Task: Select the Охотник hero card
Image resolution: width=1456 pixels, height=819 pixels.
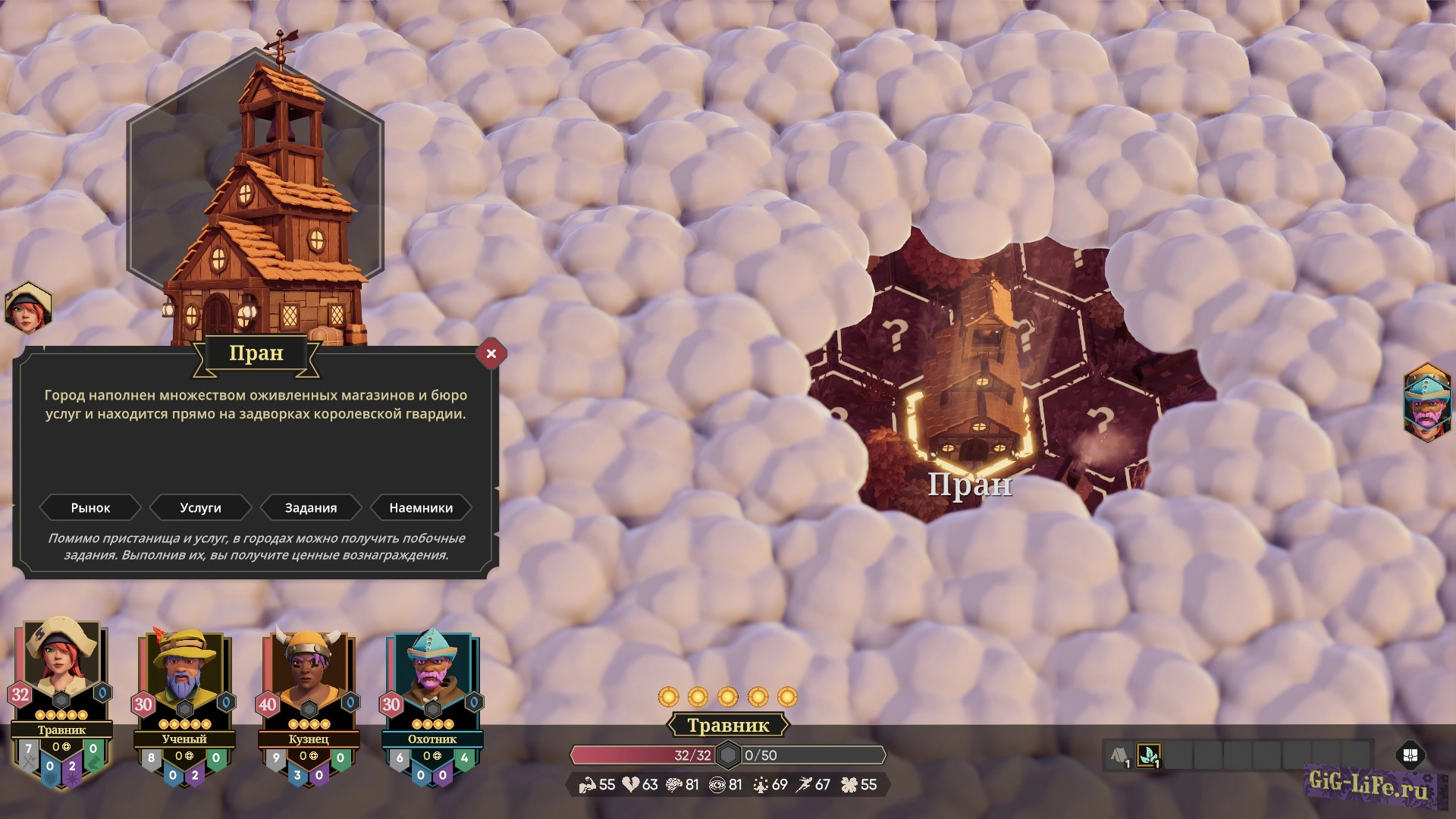Action: [432, 690]
